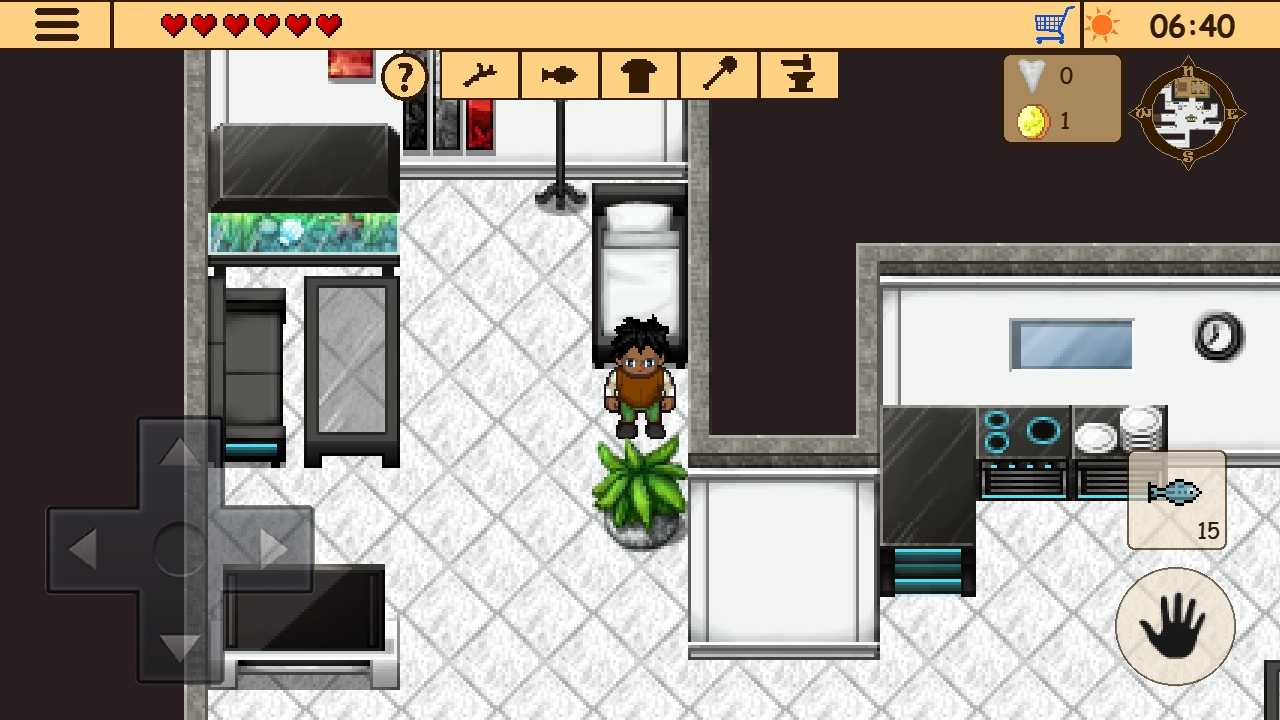Pick the shovel tool icon
The width and height of the screenshot is (1280, 720).
point(718,74)
